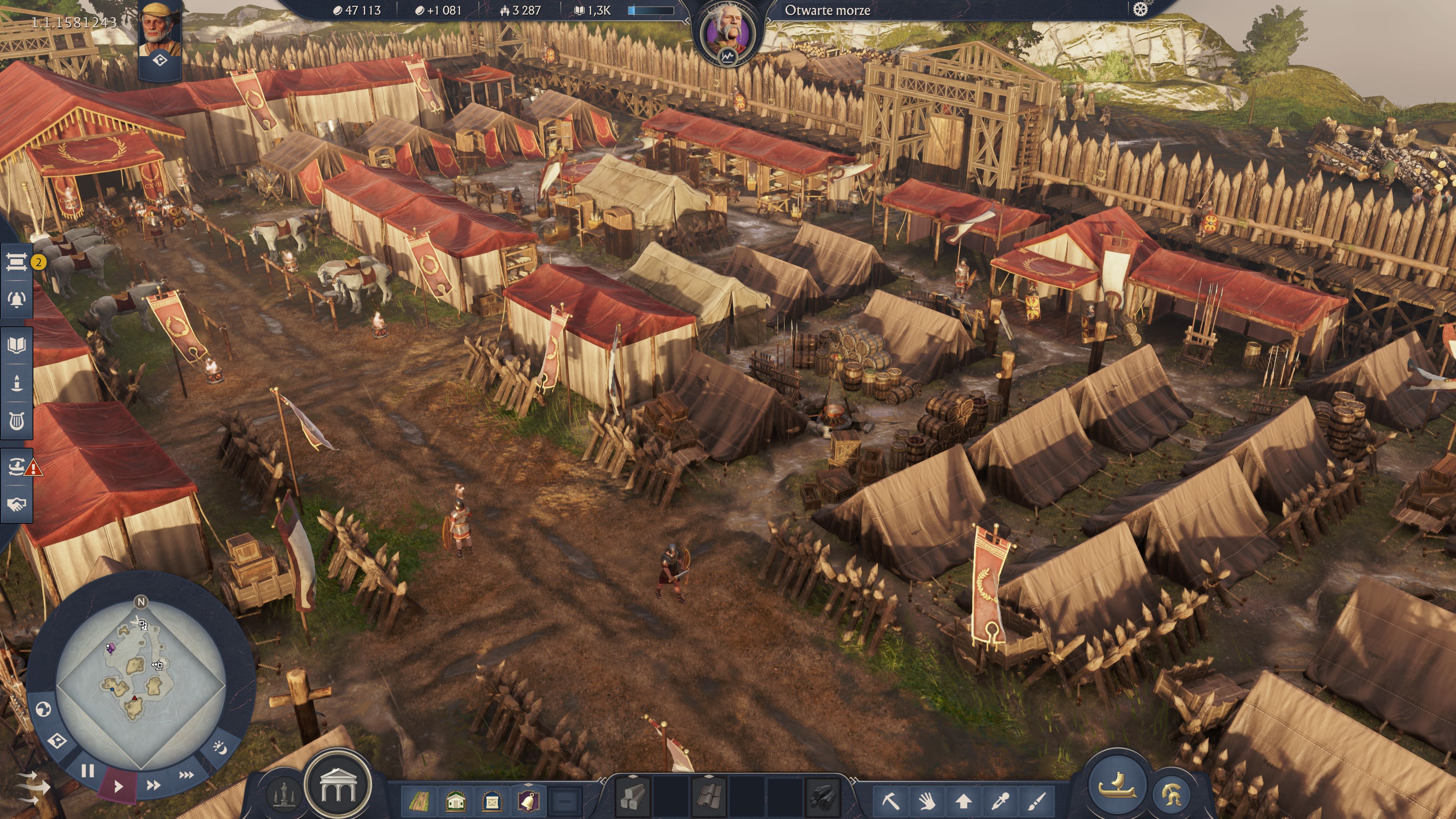Select the straw-hat advisor portrait
Image resolution: width=1456 pixels, height=819 pixels.
159,28
